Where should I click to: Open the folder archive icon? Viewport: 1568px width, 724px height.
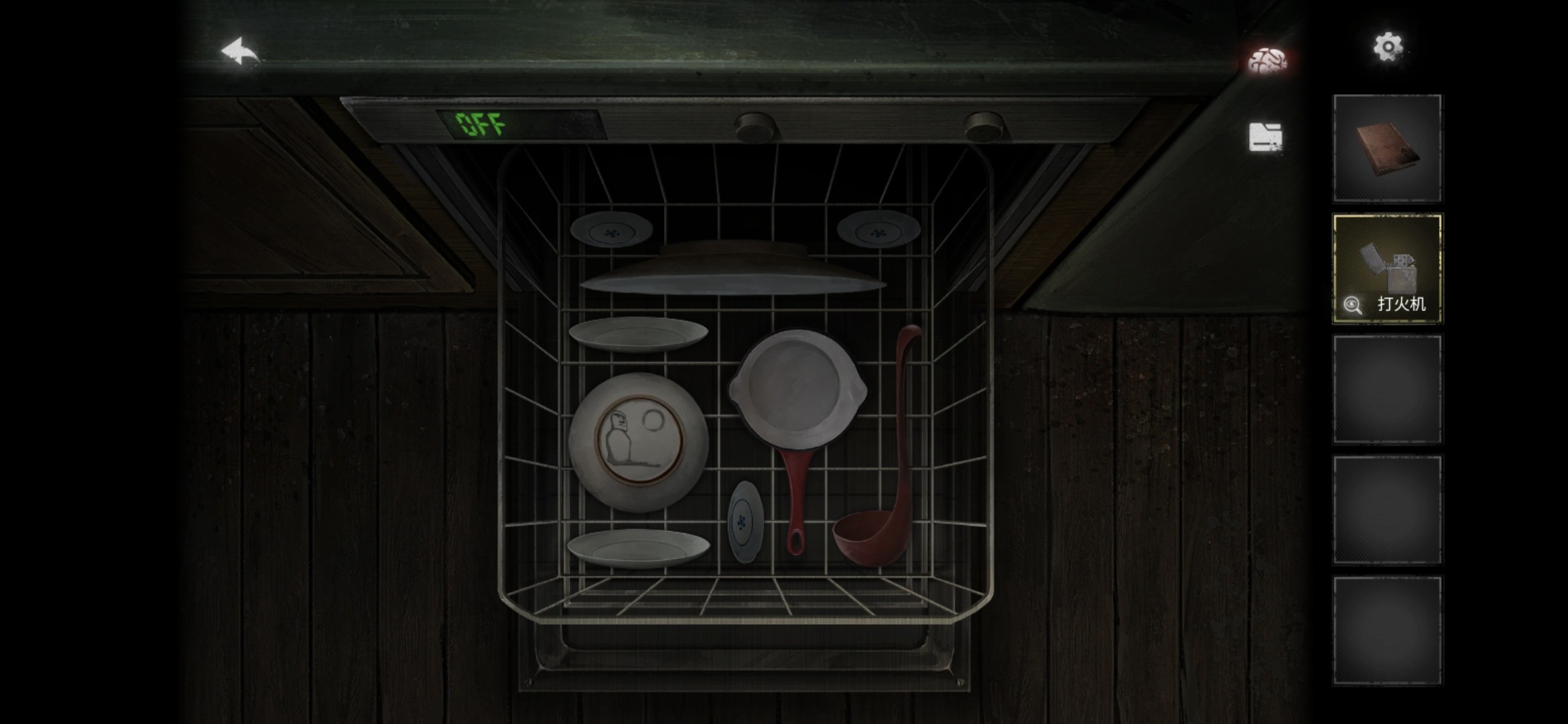click(x=1265, y=136)
